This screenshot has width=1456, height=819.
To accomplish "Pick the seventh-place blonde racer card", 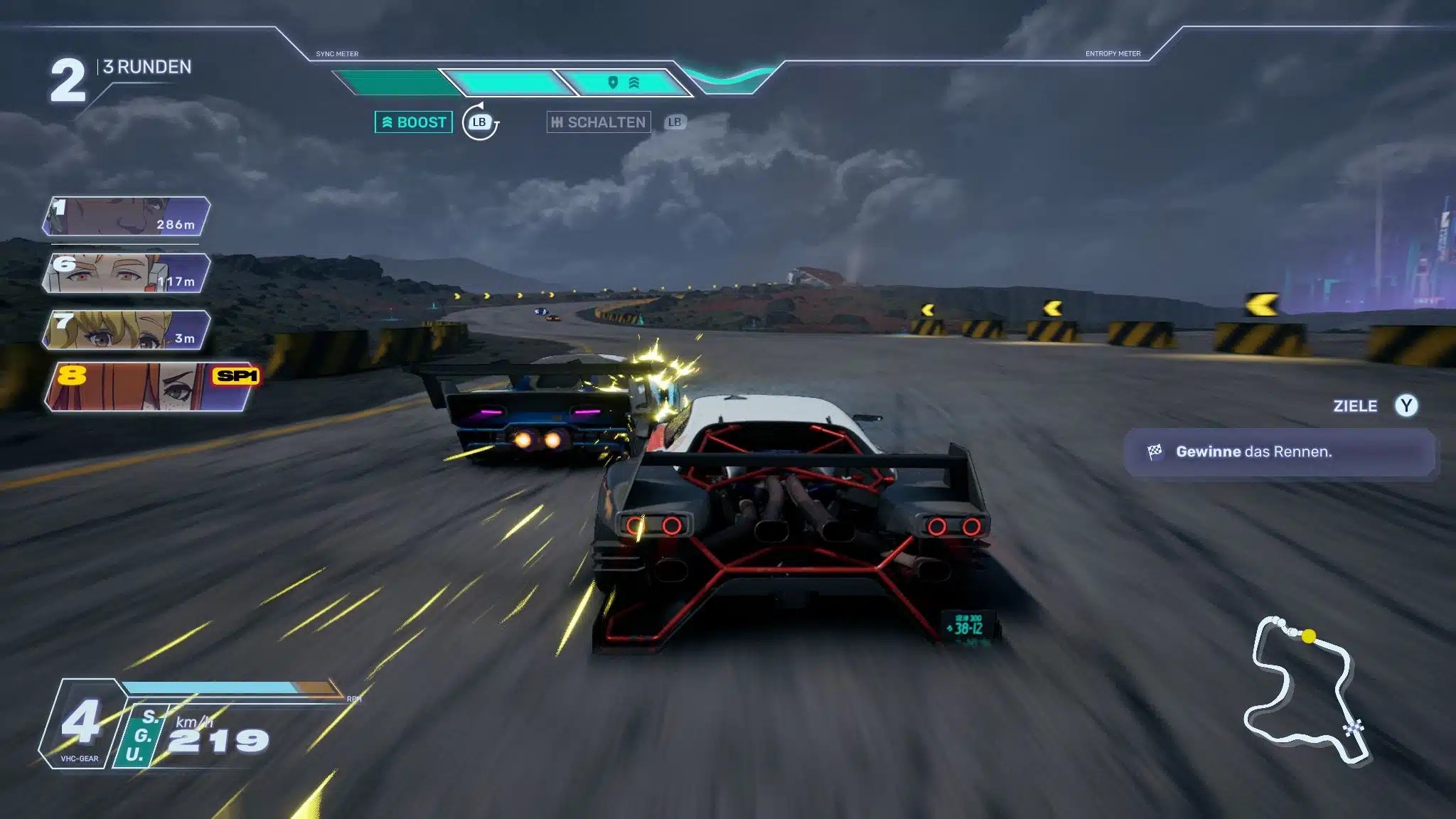I will [127, 330].
